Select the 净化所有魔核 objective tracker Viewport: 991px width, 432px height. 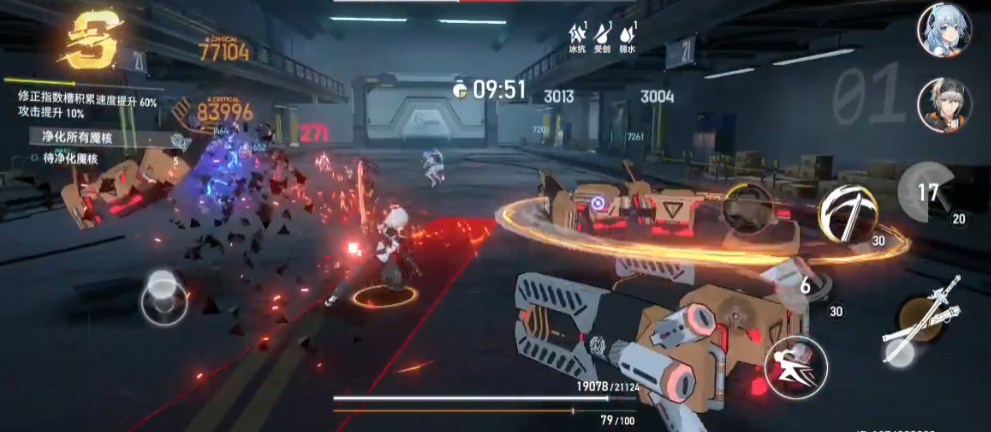click(x=82, y=137)
